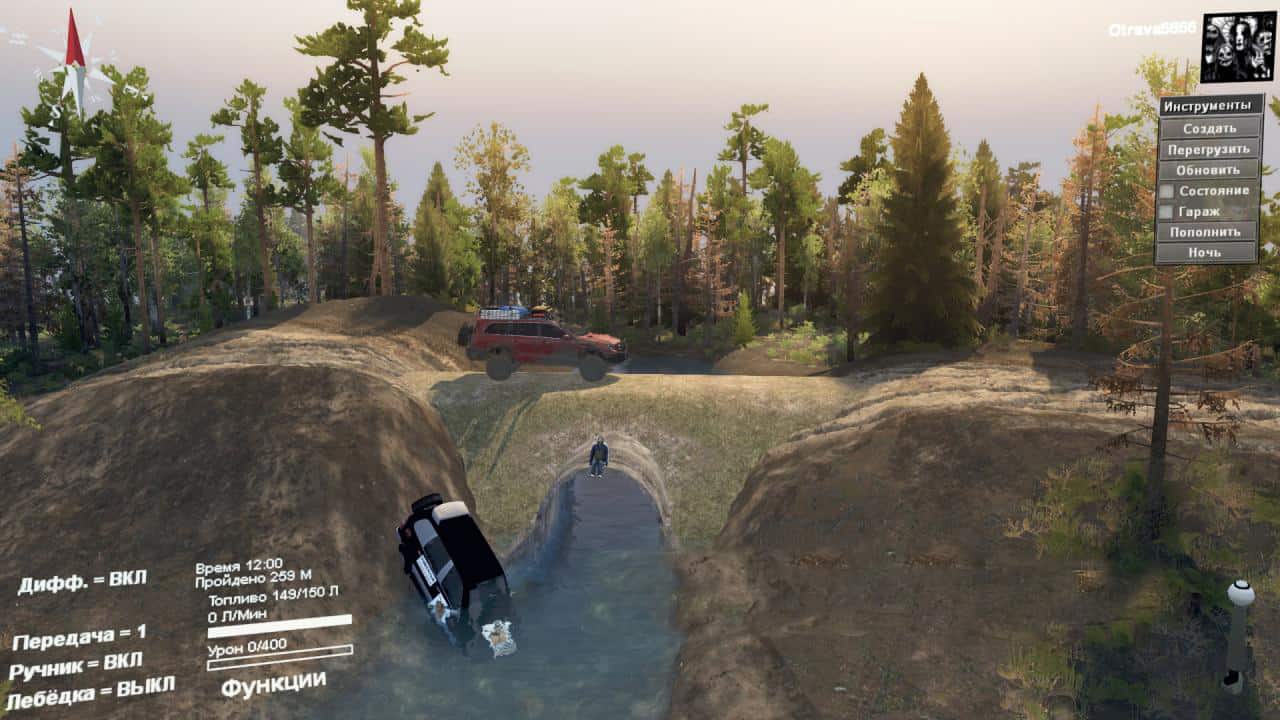Select Перегрузить in the tools panel
Screen dimensions: 1280x720
point(1209,149)
